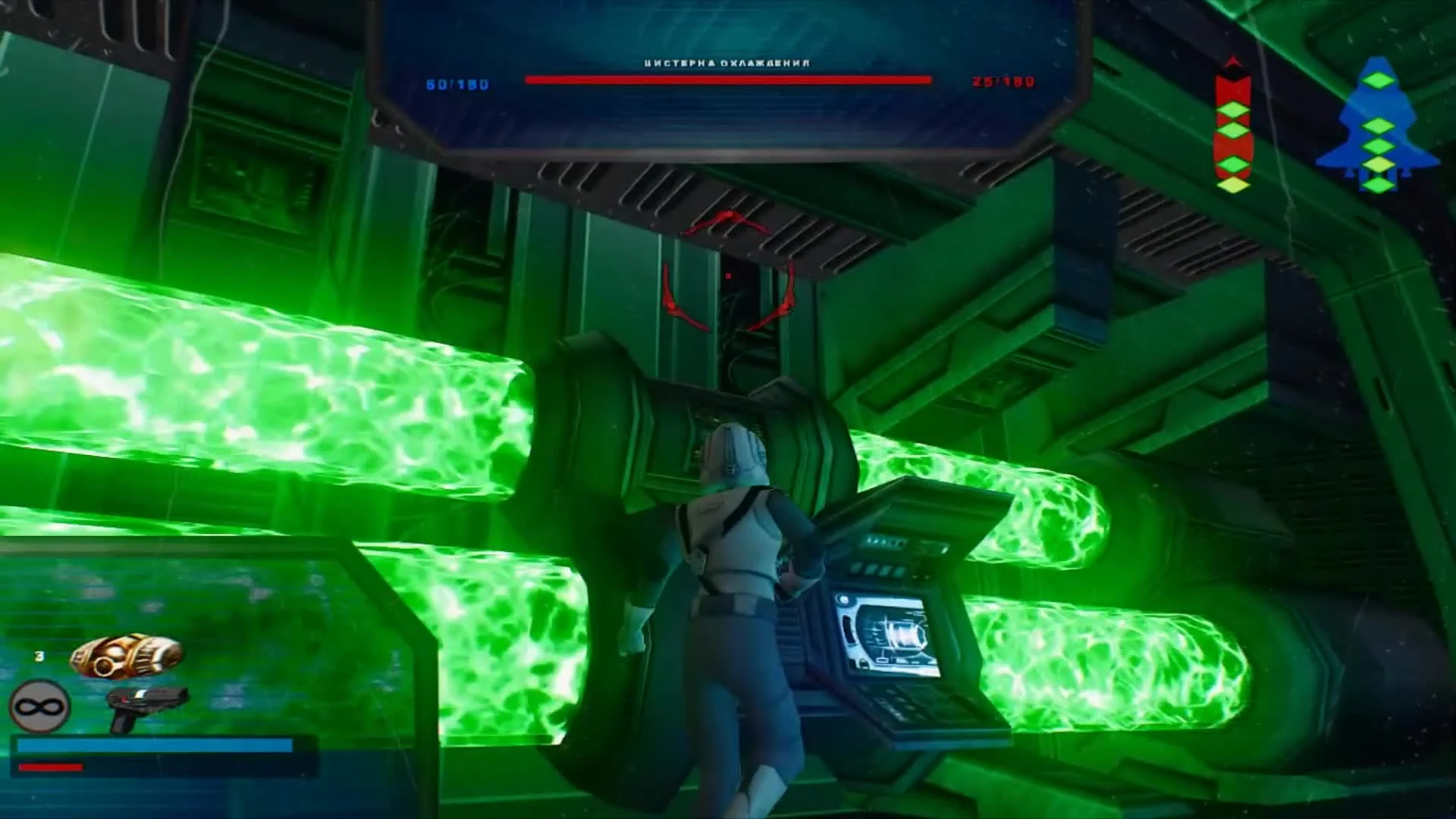Screen dimensions: 1456x819
Task: Click the red arrow atop the red ship indicator
Action: (1232, 61)
